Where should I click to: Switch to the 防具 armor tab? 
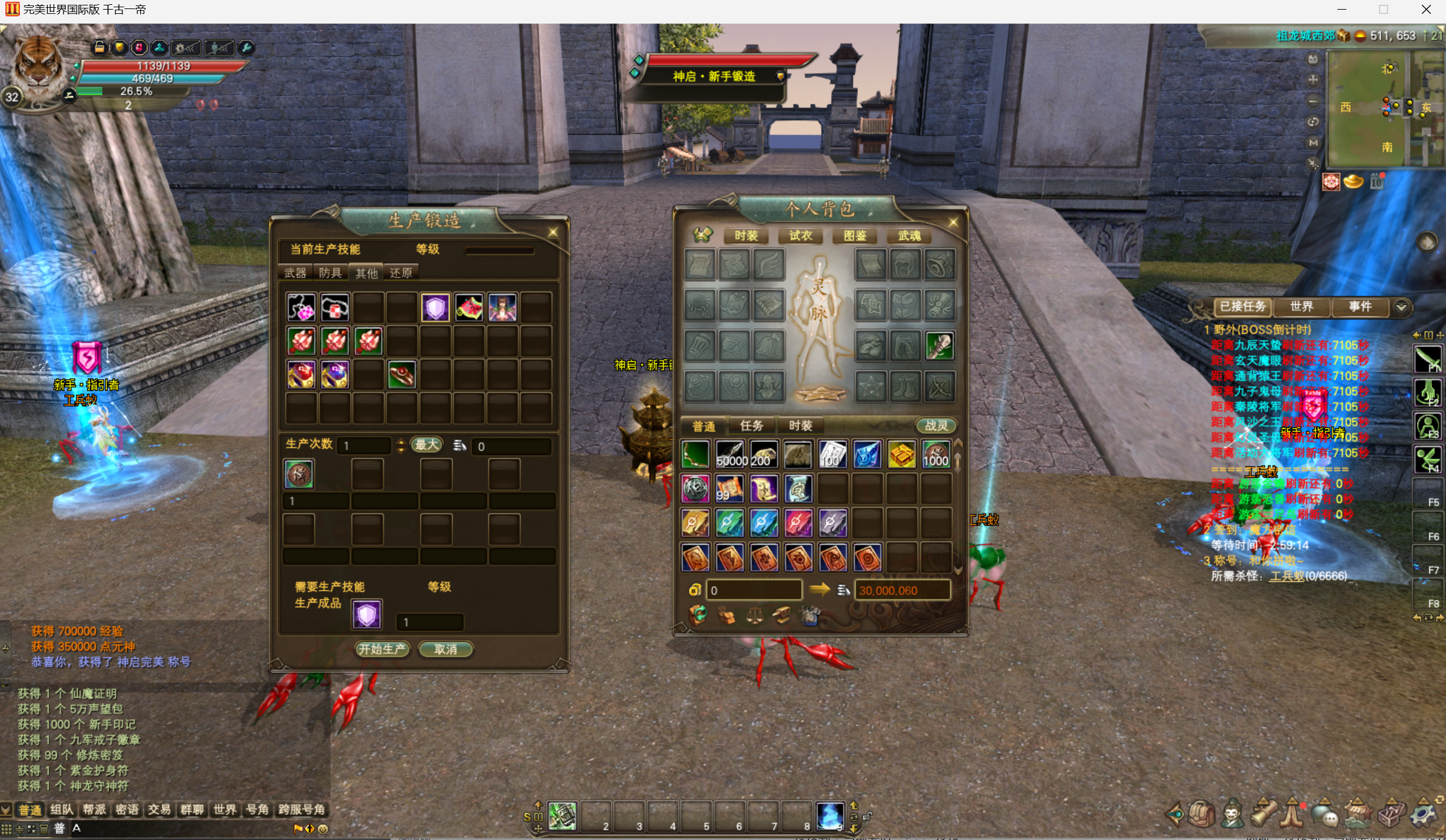[x=330, y=273]
